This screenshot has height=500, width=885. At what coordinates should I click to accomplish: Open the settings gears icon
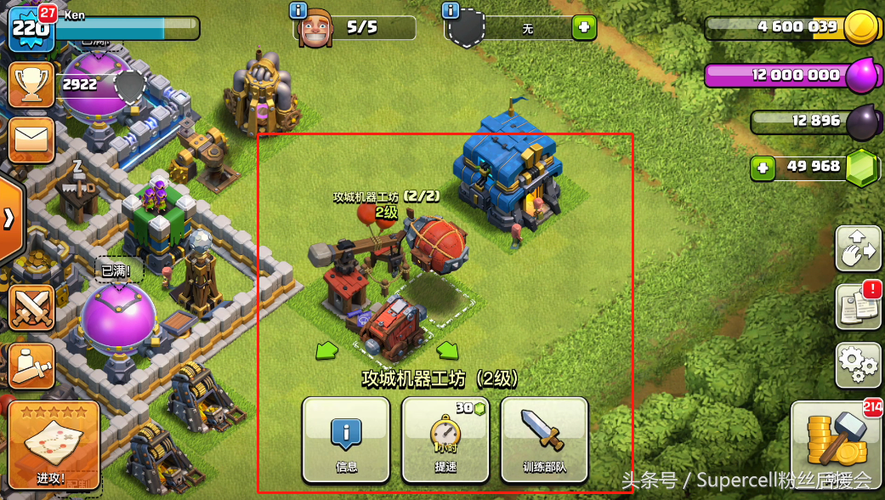pos(857,365)
